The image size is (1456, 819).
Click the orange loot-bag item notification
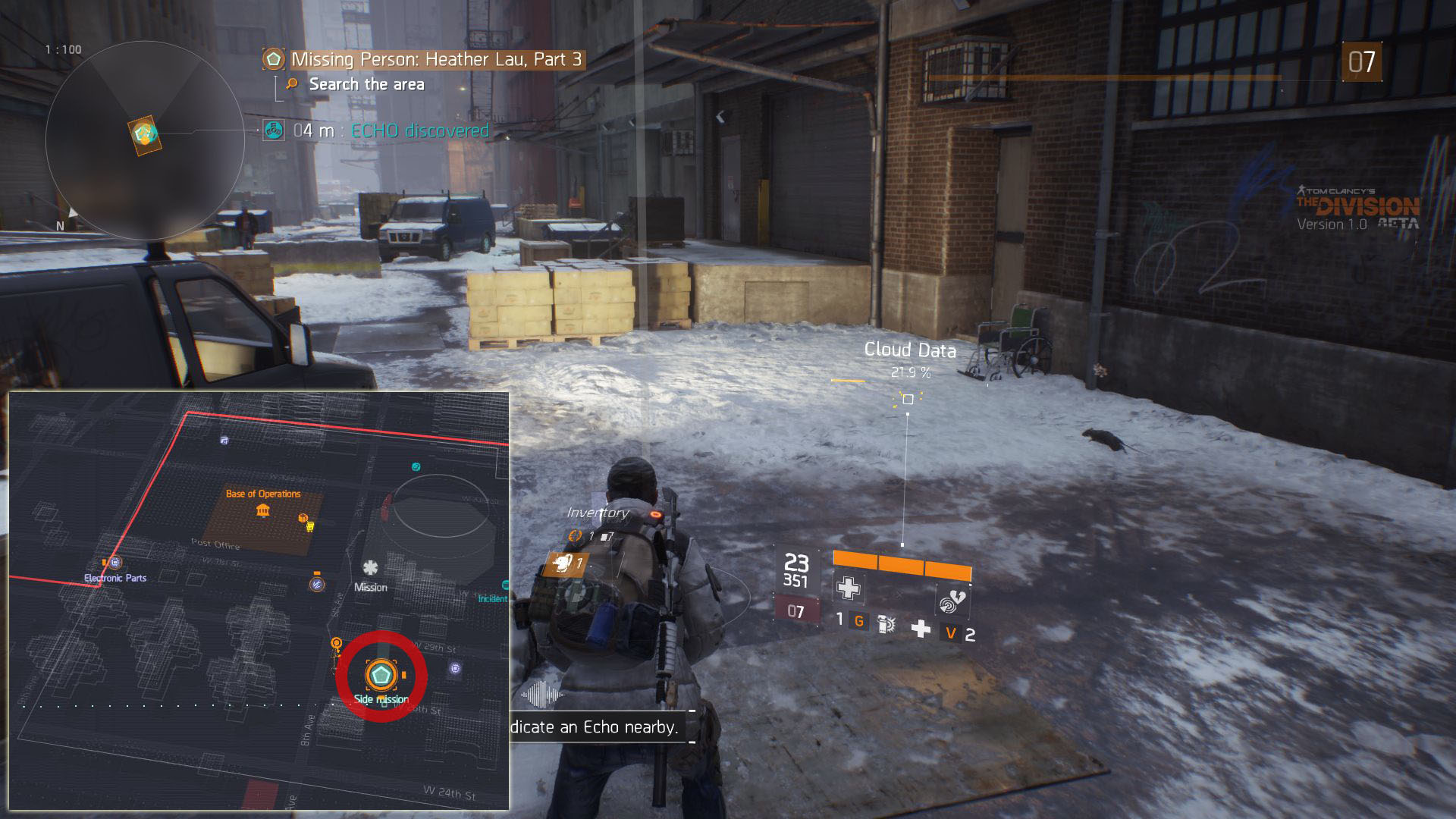[566, 563]
